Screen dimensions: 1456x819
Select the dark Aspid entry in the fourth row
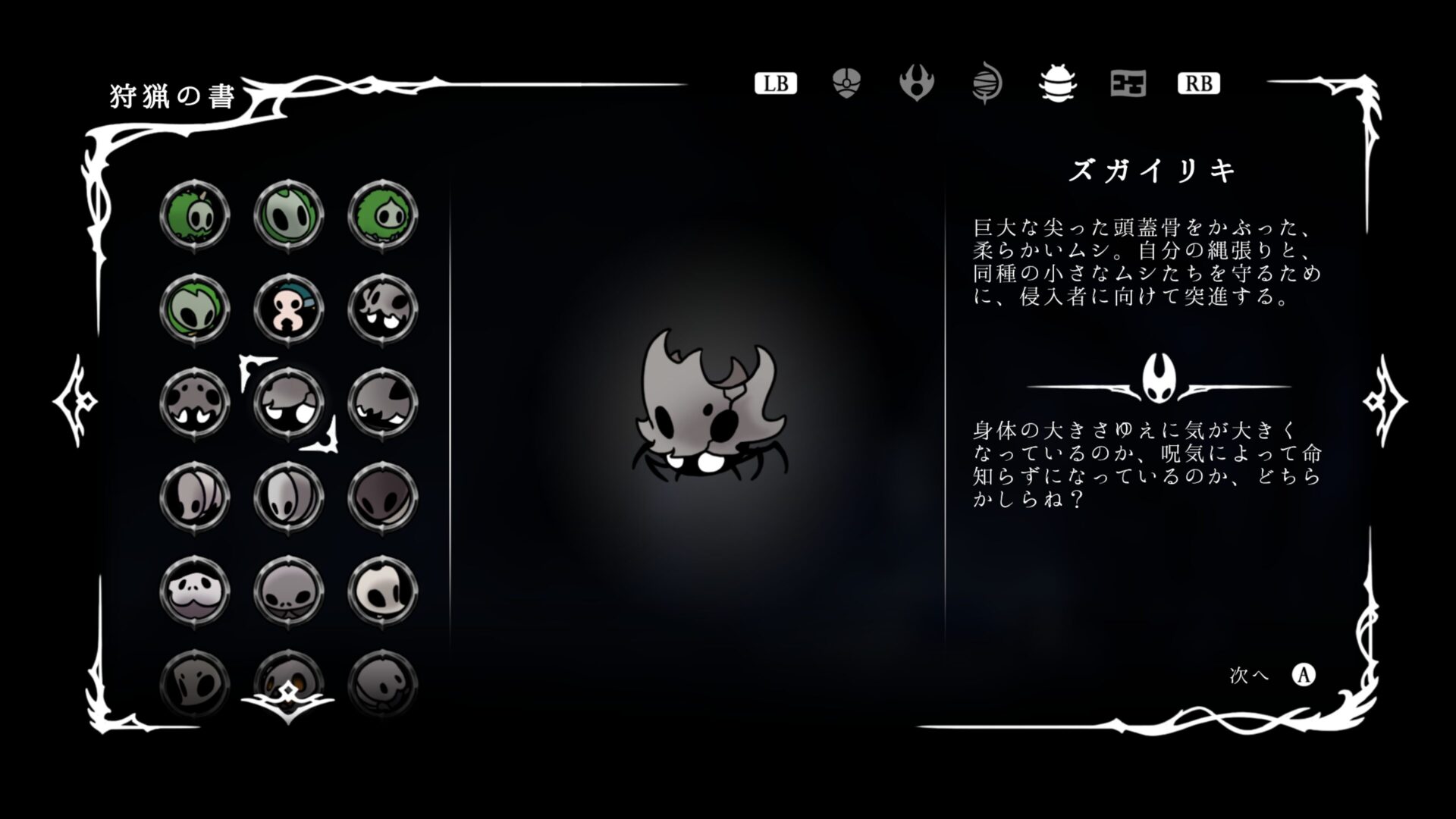tap(383, 499)
